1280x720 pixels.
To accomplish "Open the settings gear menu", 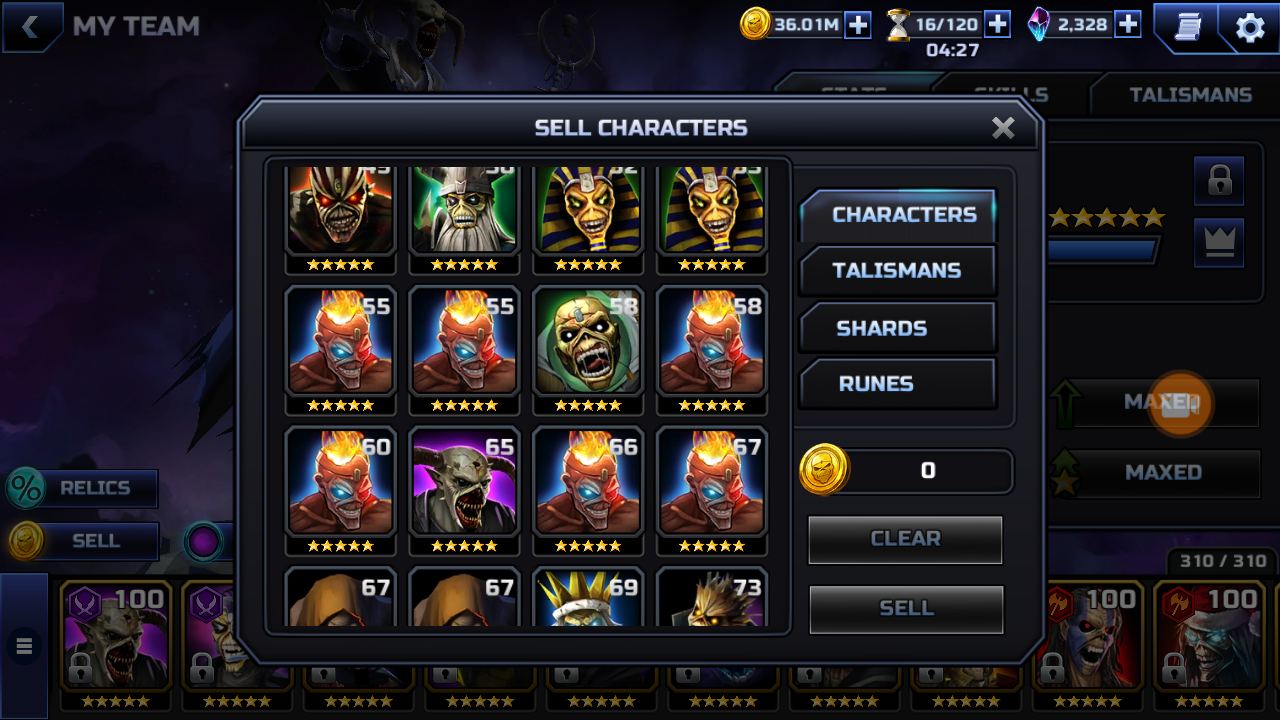I will (1250, 28).
